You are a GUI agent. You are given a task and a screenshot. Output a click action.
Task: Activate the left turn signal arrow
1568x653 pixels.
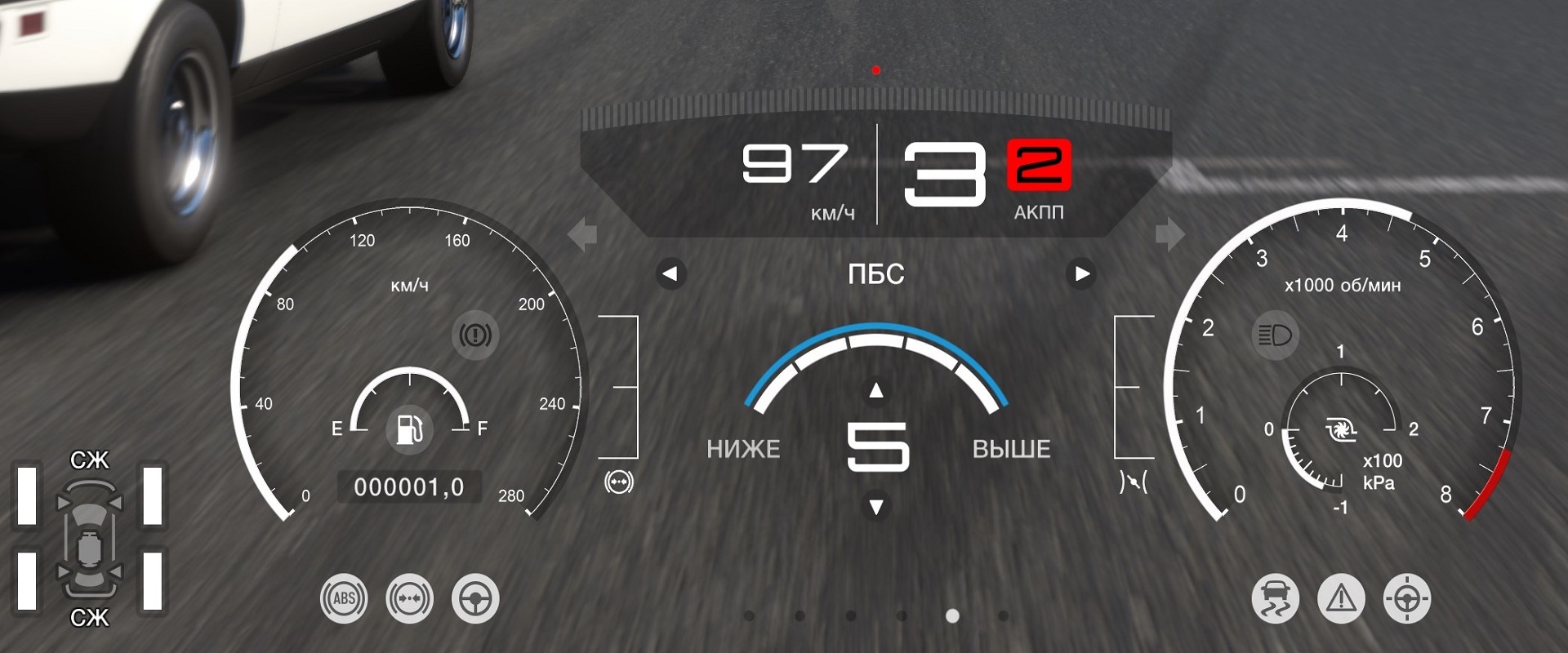click(x=583, y=235)
